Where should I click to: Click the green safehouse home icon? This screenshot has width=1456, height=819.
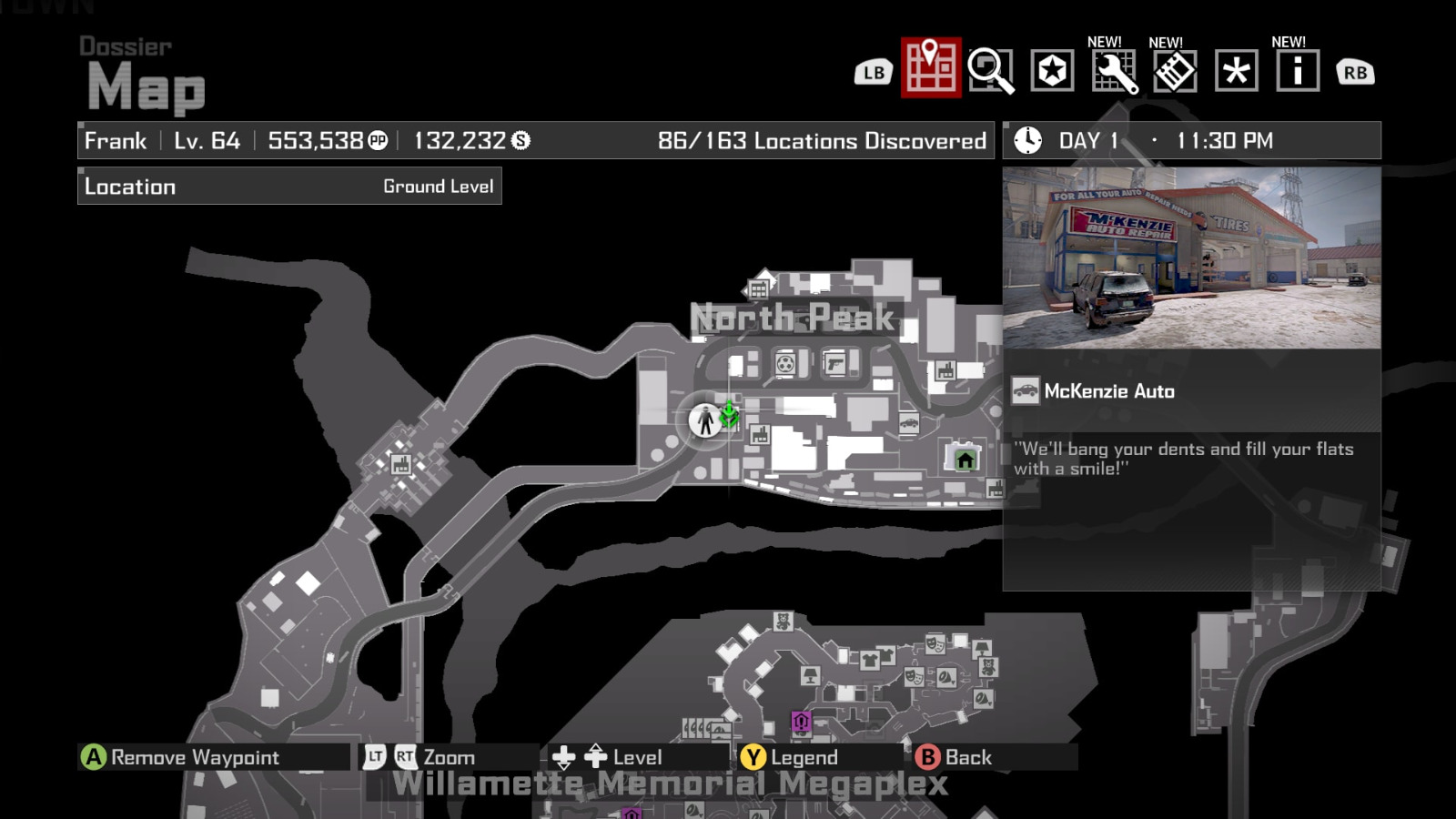tap(963, 460)
